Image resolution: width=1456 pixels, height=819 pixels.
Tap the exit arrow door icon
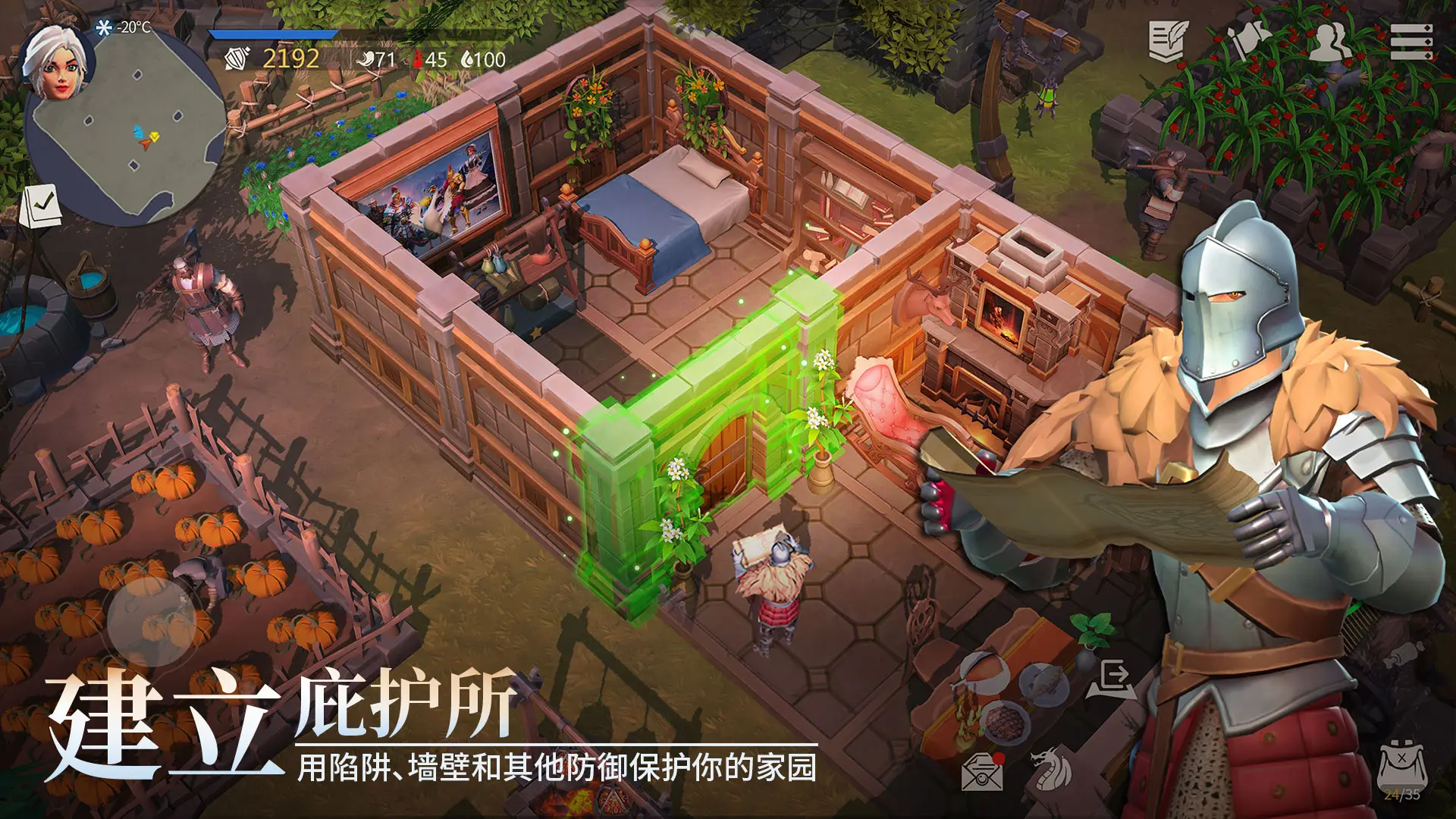pos(1112,679)
